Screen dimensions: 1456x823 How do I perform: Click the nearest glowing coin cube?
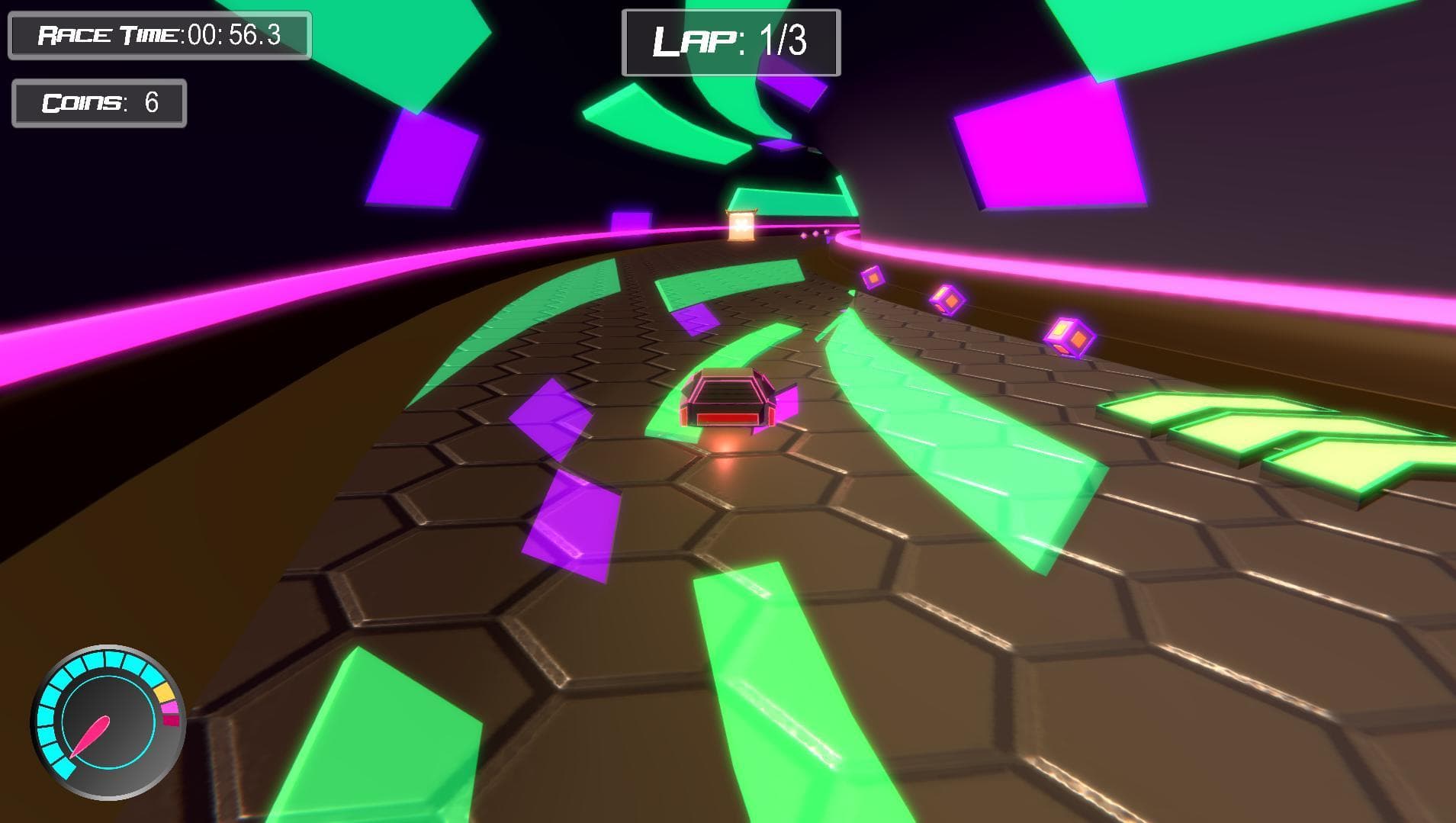(1067, 337)
